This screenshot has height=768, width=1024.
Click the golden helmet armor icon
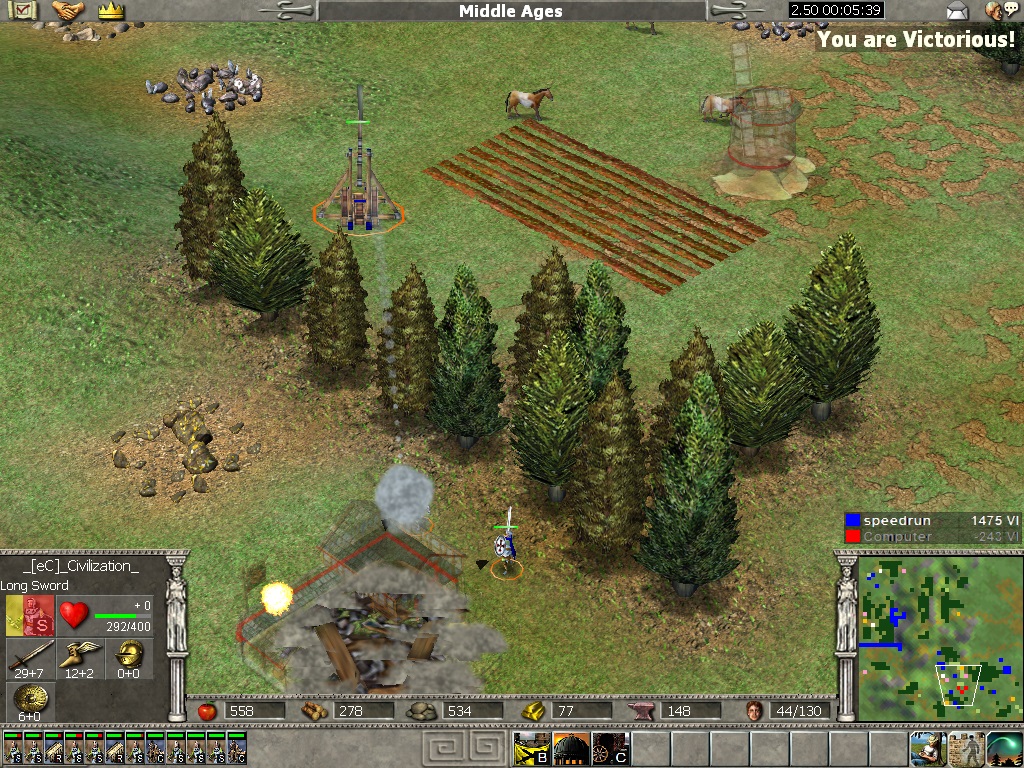pyautogui.click(x=129, y=656)
